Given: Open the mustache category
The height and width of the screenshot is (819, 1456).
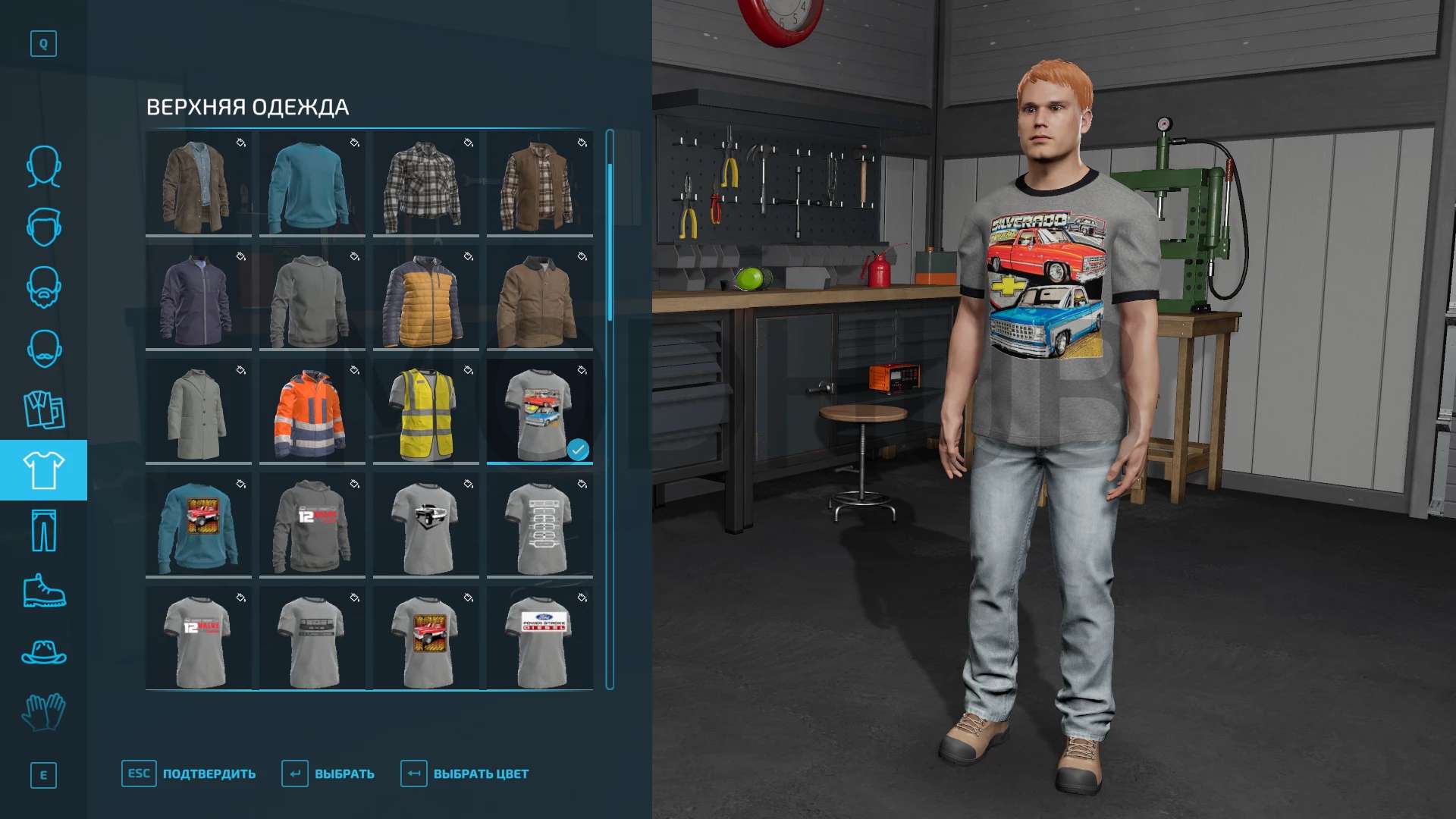Looking at the screenshot, I should pos(43,348).
